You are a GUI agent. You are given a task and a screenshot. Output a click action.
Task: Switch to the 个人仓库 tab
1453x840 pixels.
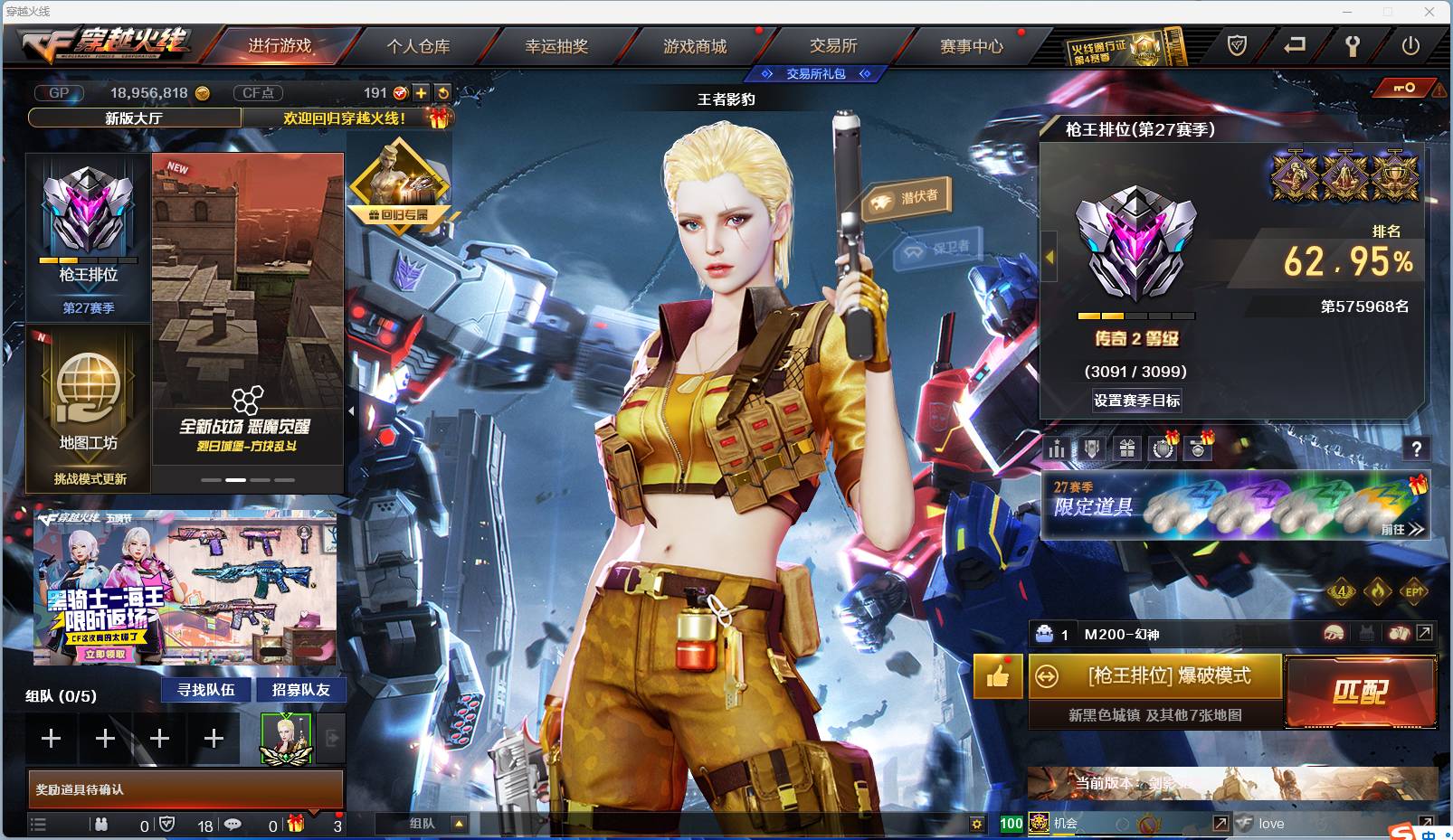423,47
